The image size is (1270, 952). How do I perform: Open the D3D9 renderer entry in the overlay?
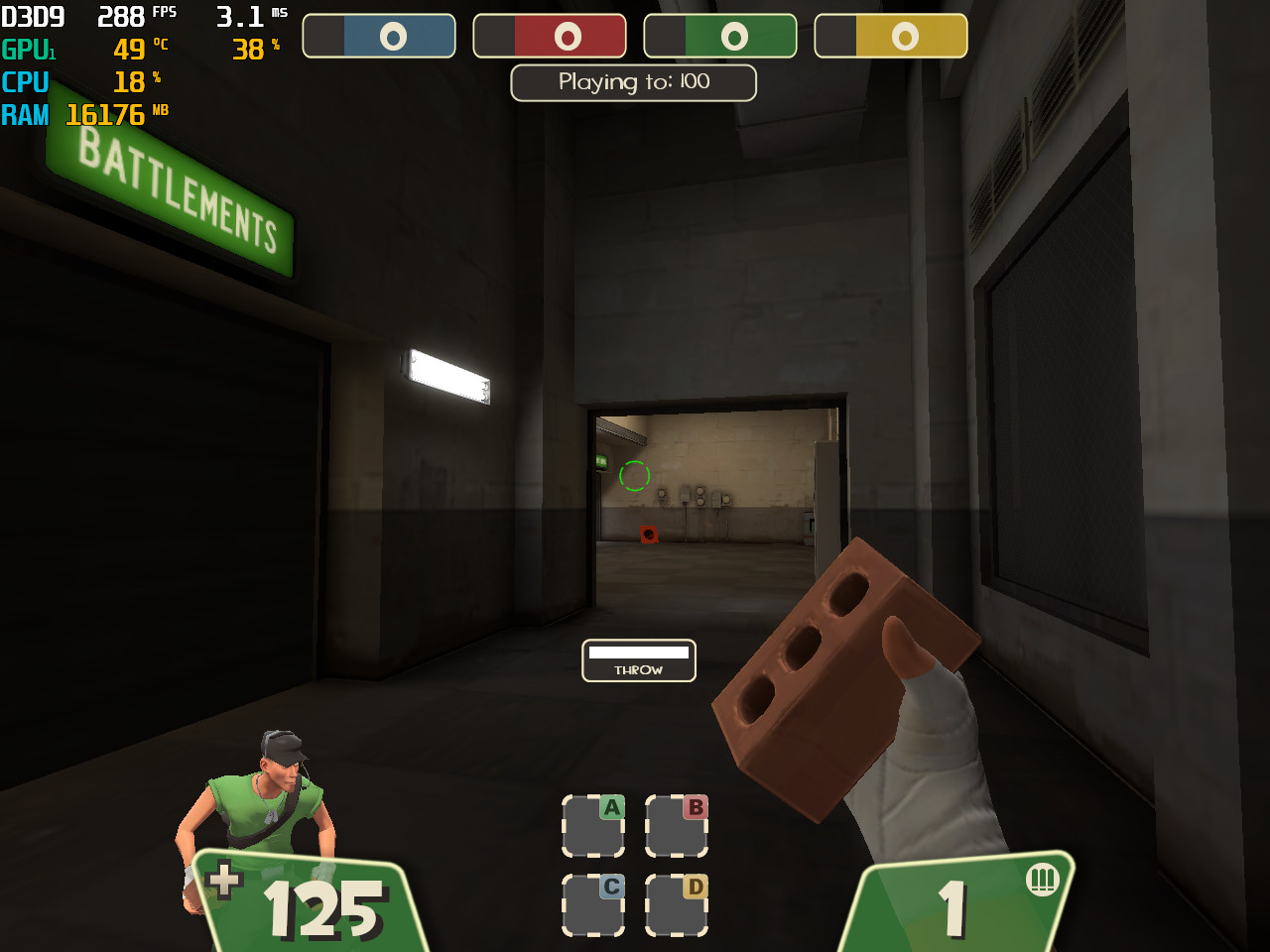[x=33, y=15]
